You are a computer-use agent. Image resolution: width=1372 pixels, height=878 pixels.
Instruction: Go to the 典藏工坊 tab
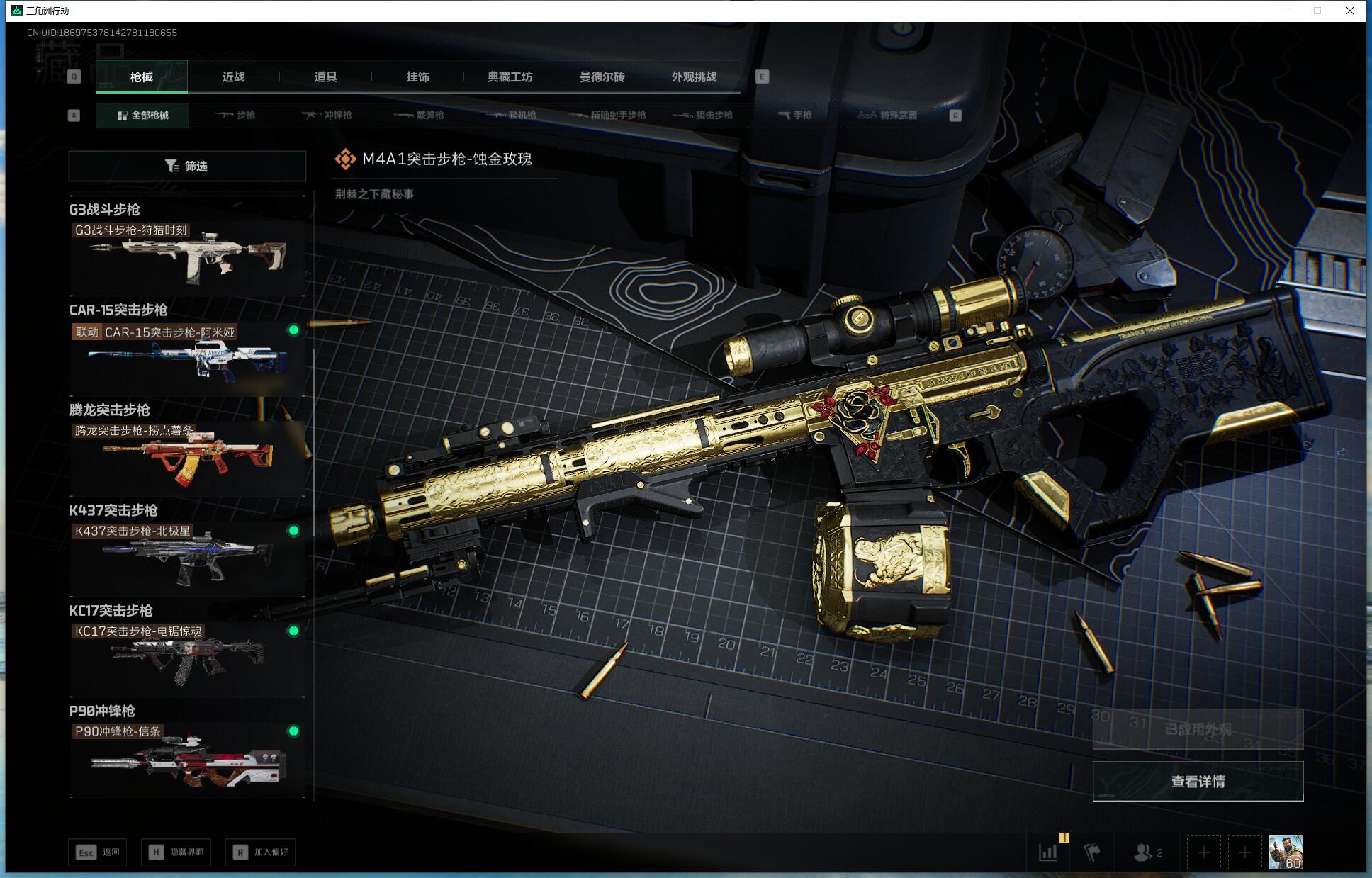pyautogui.click(x=510, y=77)
